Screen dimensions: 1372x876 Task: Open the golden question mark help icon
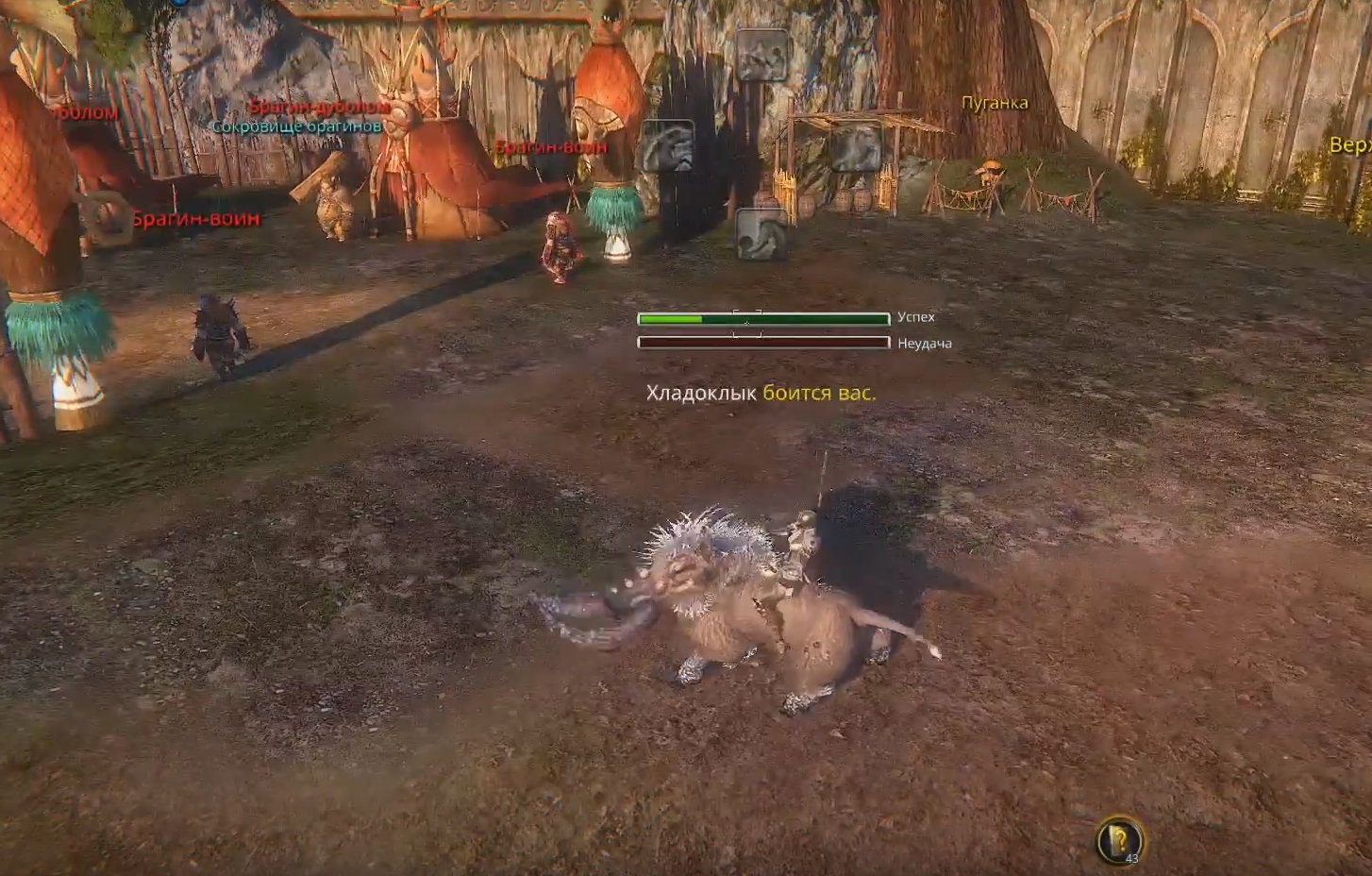[1120, 839]
